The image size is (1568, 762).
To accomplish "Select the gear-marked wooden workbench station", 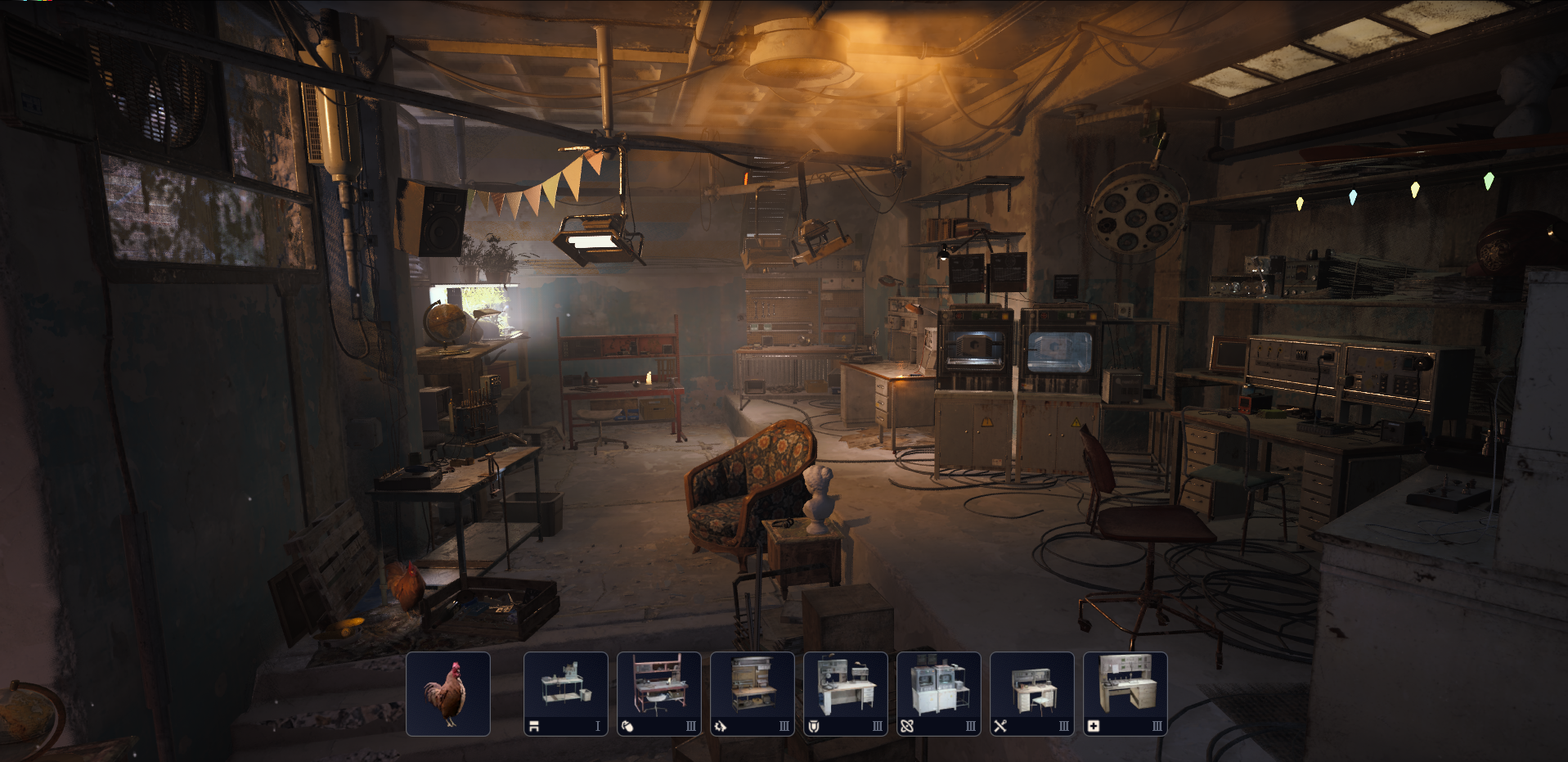I will (752, 693).
